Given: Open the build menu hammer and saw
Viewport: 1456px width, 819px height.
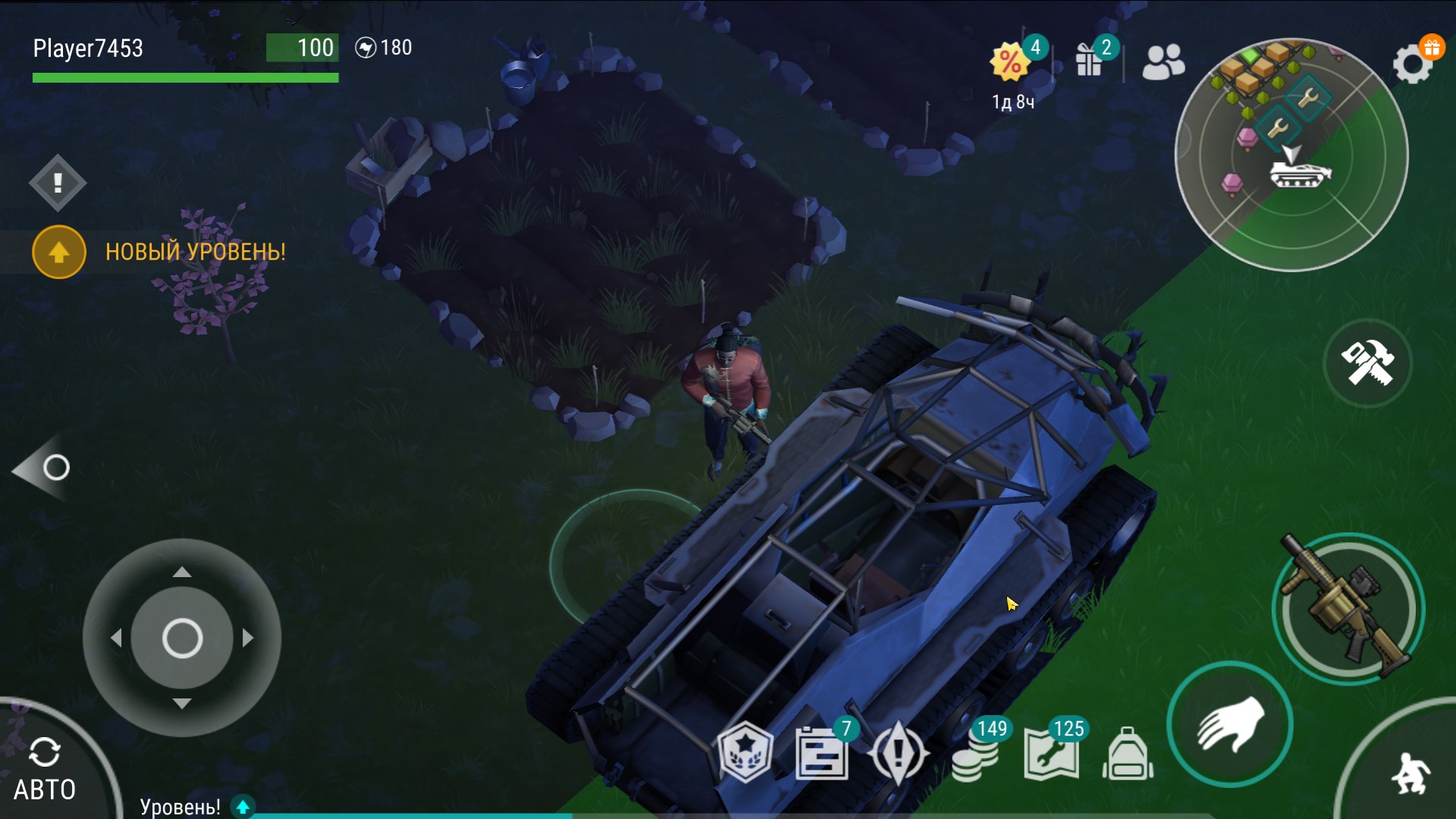Looking at the screenshot, I should click(1367, 363).
